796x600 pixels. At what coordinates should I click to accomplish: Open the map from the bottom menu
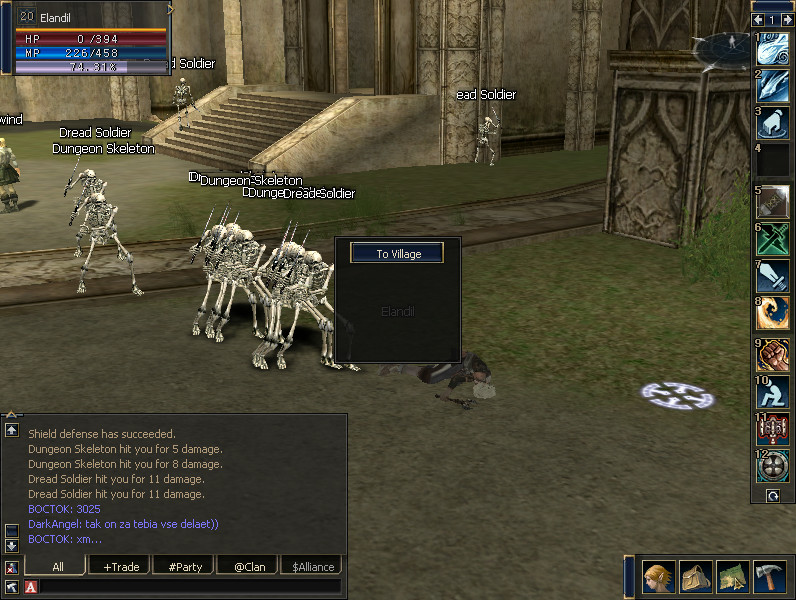click(732, 577)
